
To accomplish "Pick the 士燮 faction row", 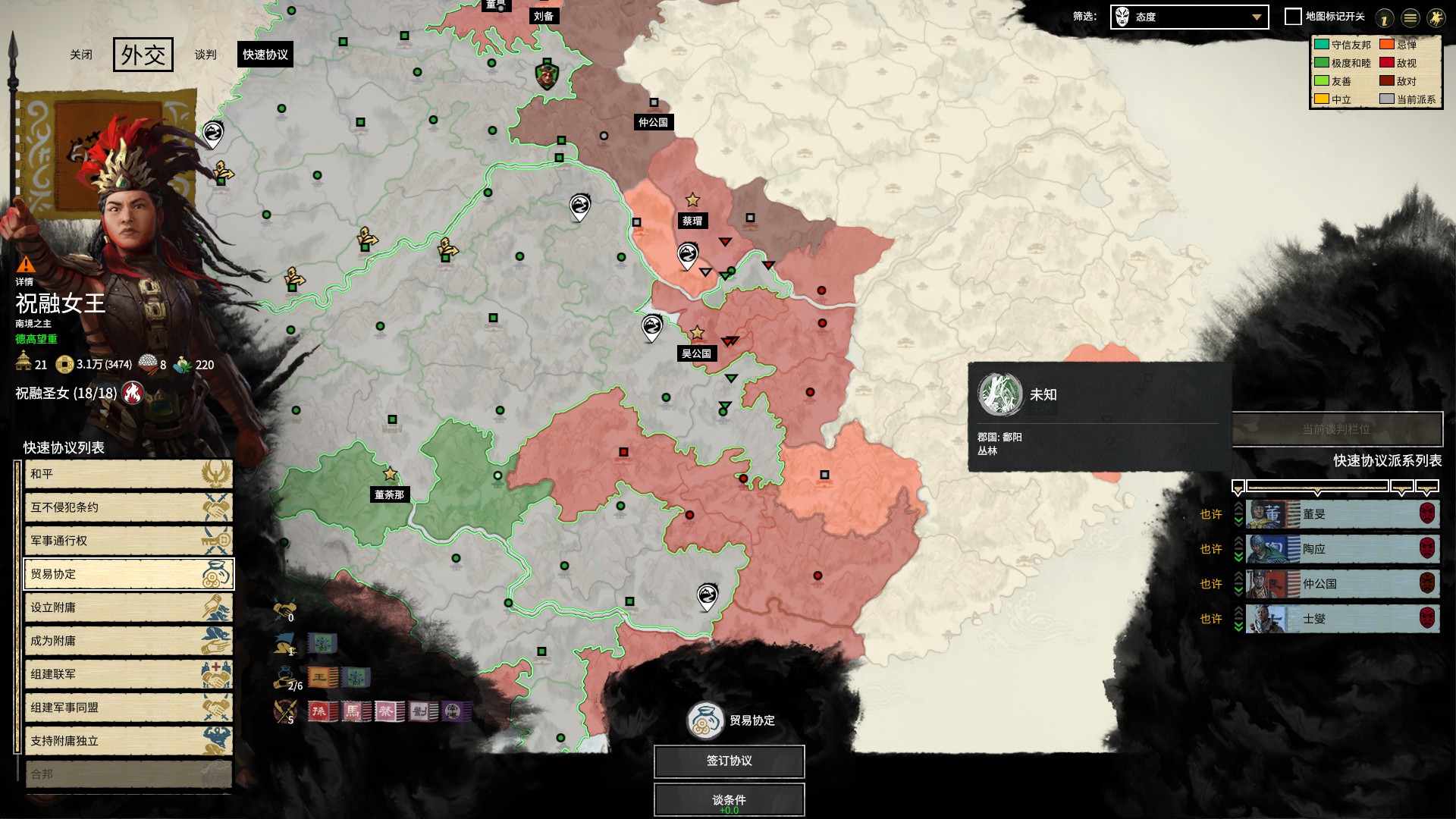I will pyautogui.click(x=1342, y=619).
